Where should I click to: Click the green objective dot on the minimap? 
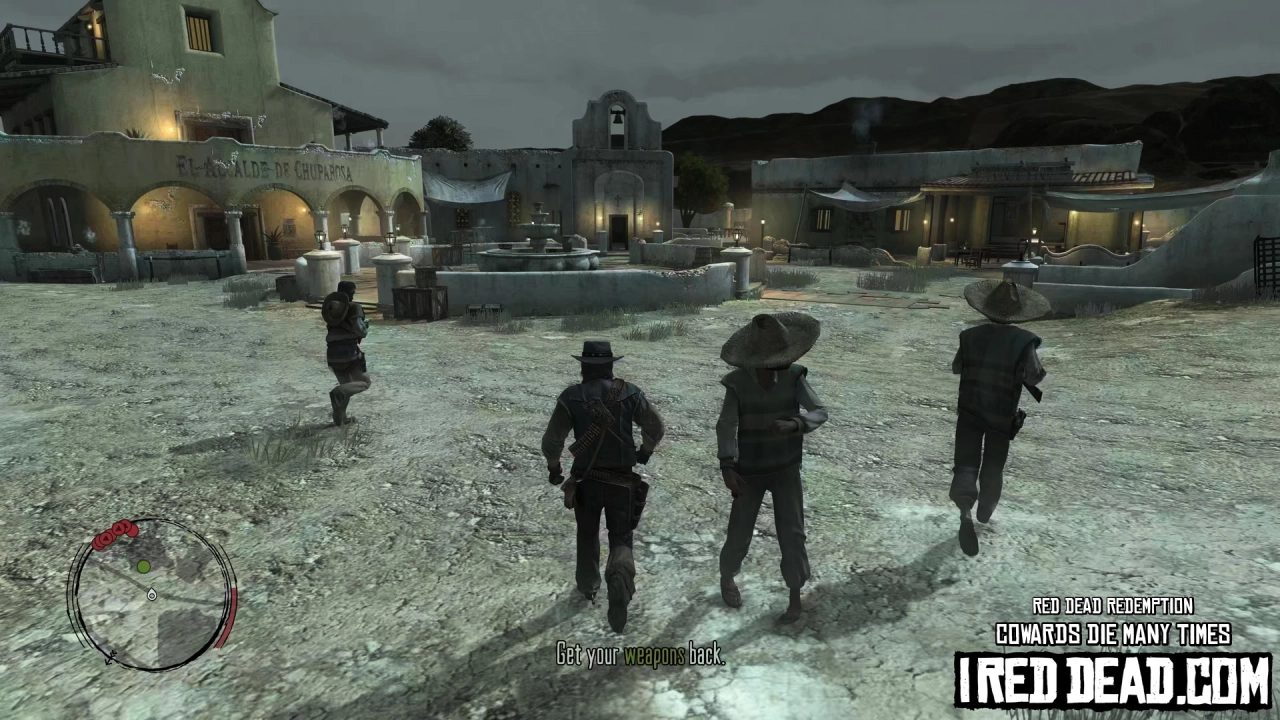[143, 566]
